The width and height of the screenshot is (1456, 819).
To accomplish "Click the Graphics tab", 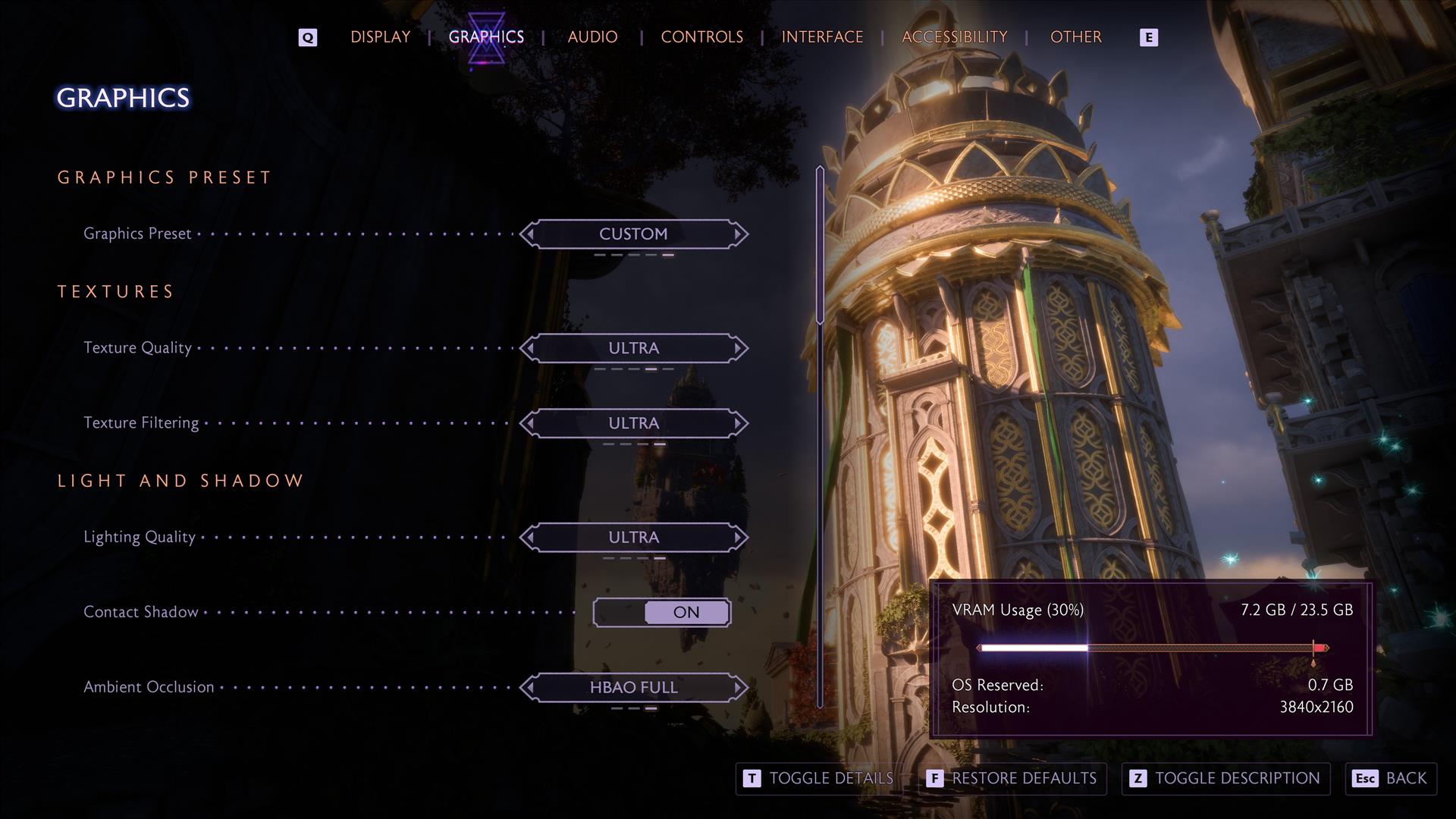I will (x=486, y=37).
